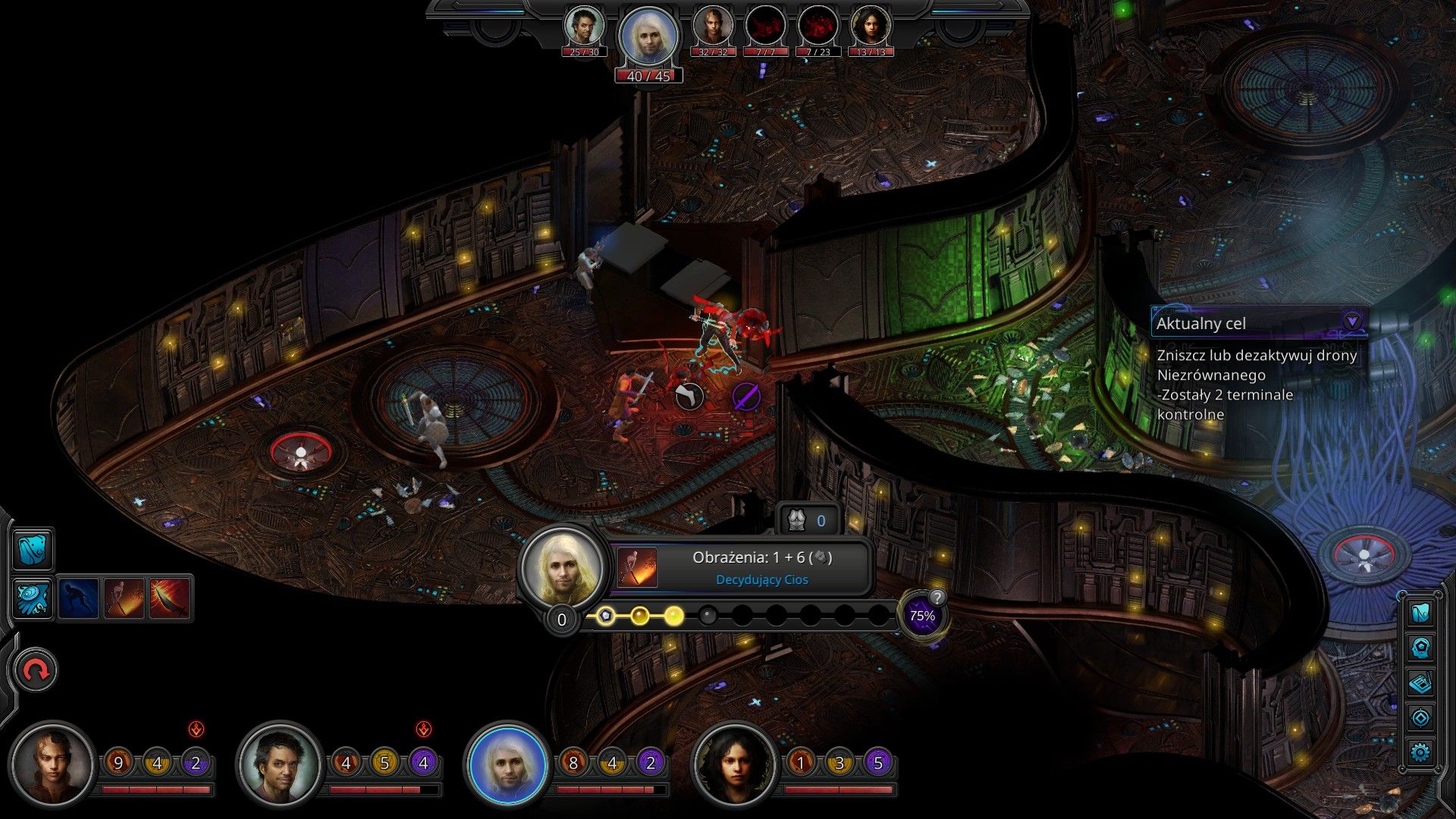1456x819 pixels.
Task: Open the character sheet head icon
Action: click(x=1420, y=648)
